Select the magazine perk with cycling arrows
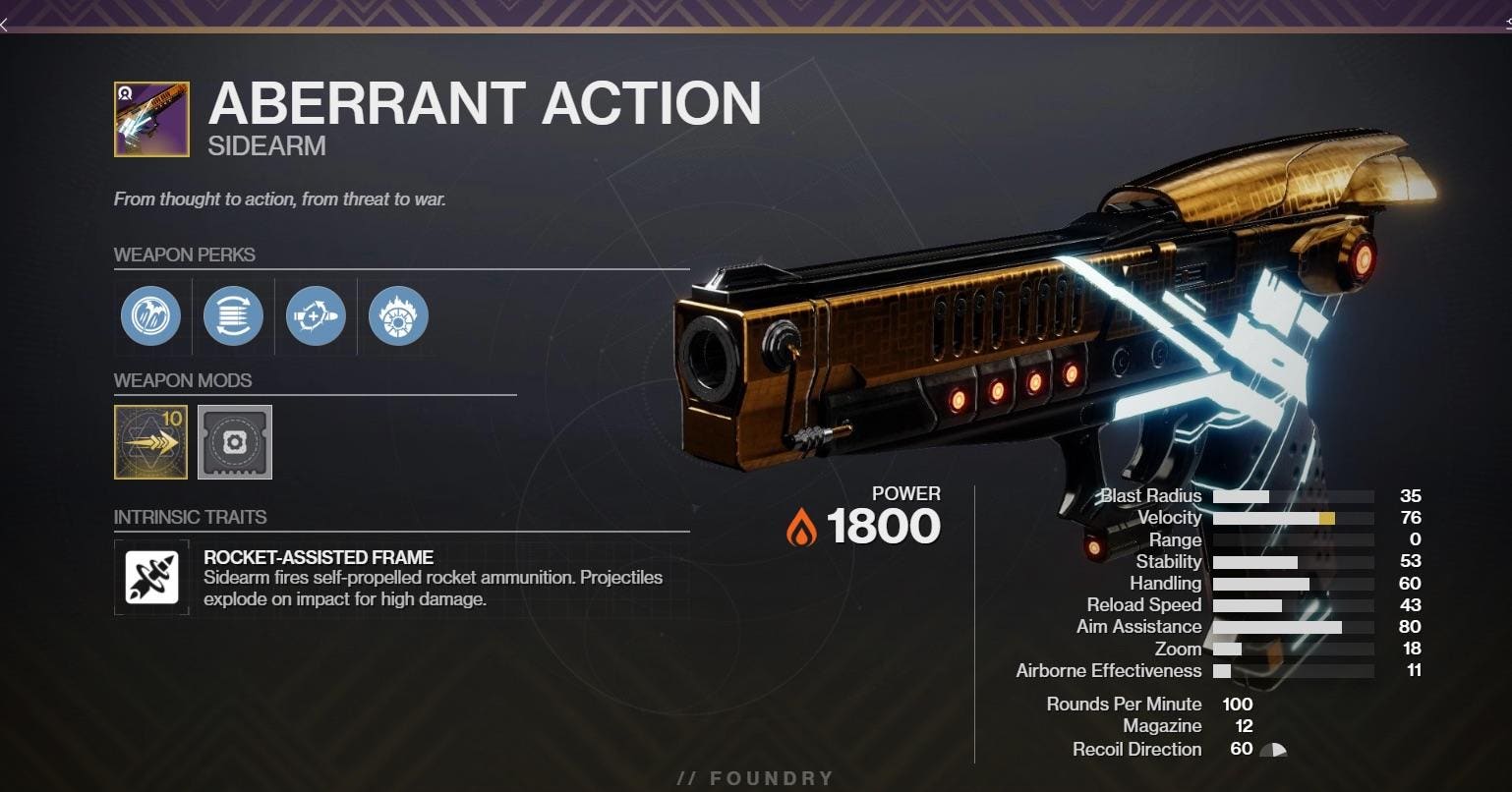 point(233,316)
